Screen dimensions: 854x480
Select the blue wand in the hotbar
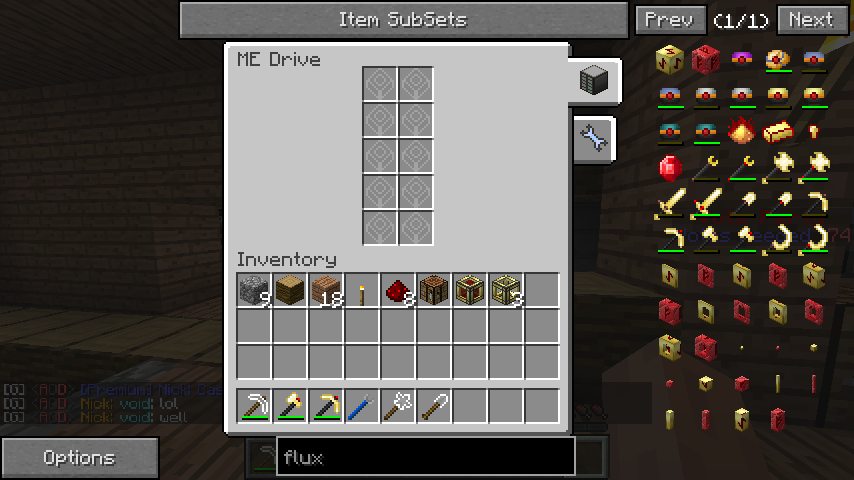[x=362, y=406]
